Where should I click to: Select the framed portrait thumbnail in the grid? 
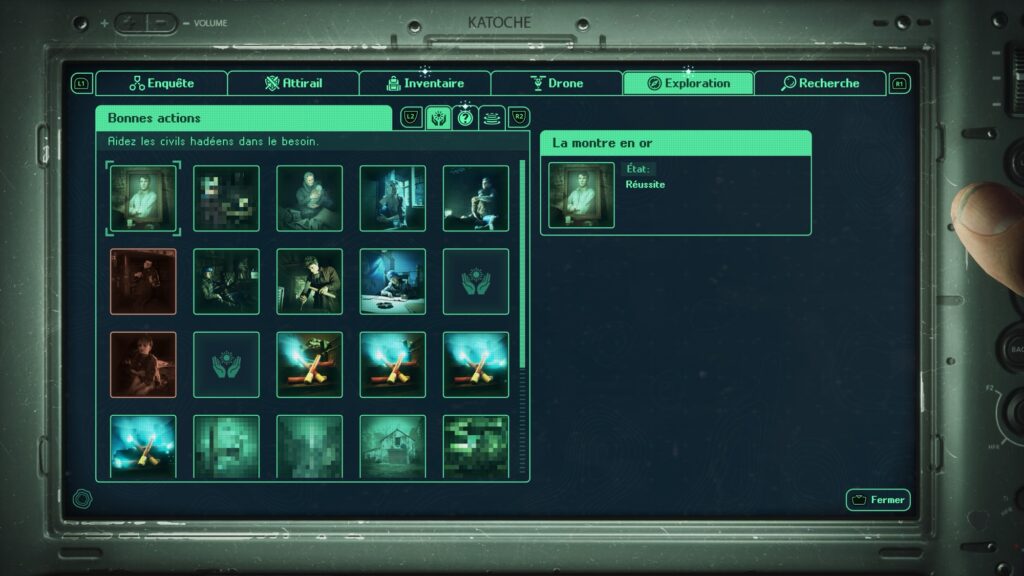143,198
